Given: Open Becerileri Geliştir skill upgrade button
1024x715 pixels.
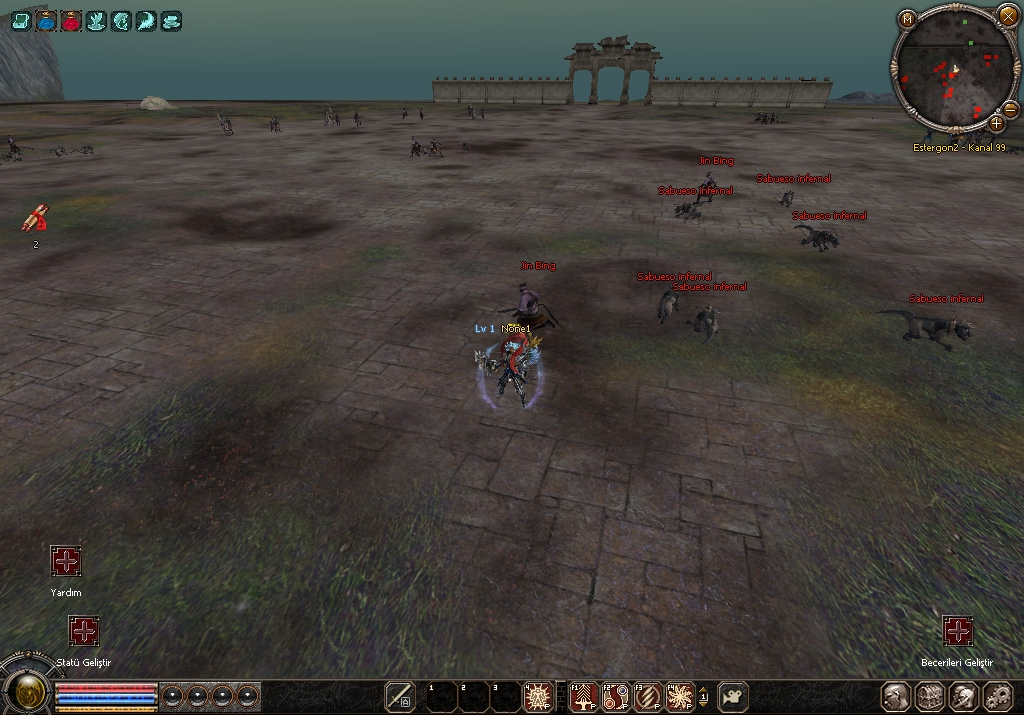Looking at the screenshot, I should (x=958, y=631).
